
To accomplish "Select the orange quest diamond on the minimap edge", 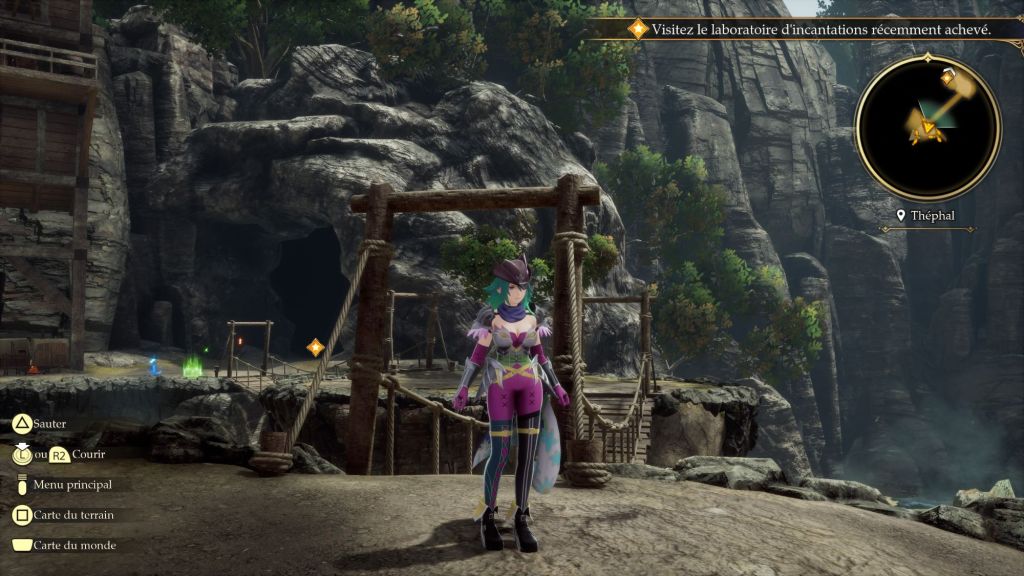I will pyautogui.click(x=947, y=76).
